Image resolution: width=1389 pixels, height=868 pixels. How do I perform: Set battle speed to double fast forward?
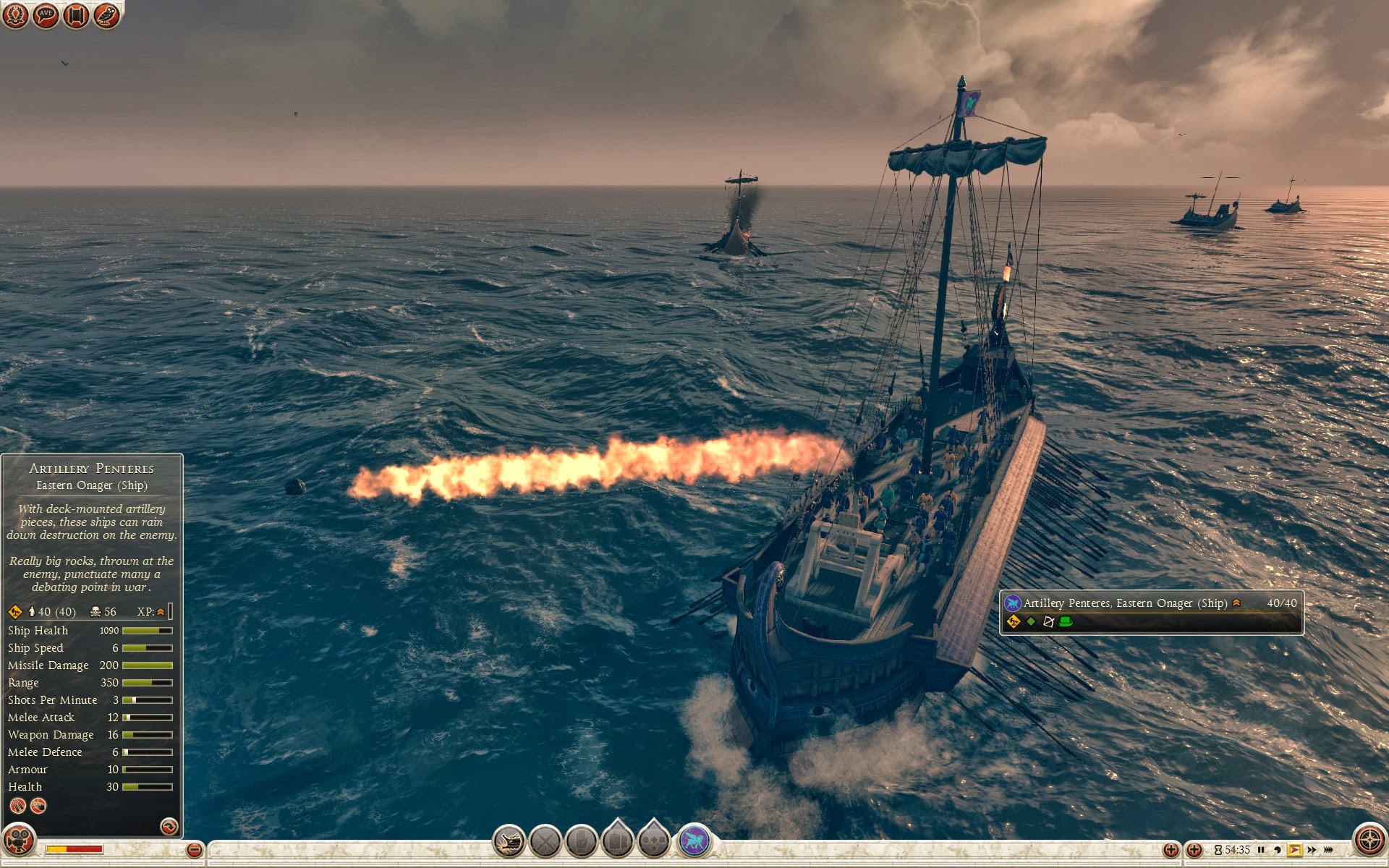(x=1312, y=850)
